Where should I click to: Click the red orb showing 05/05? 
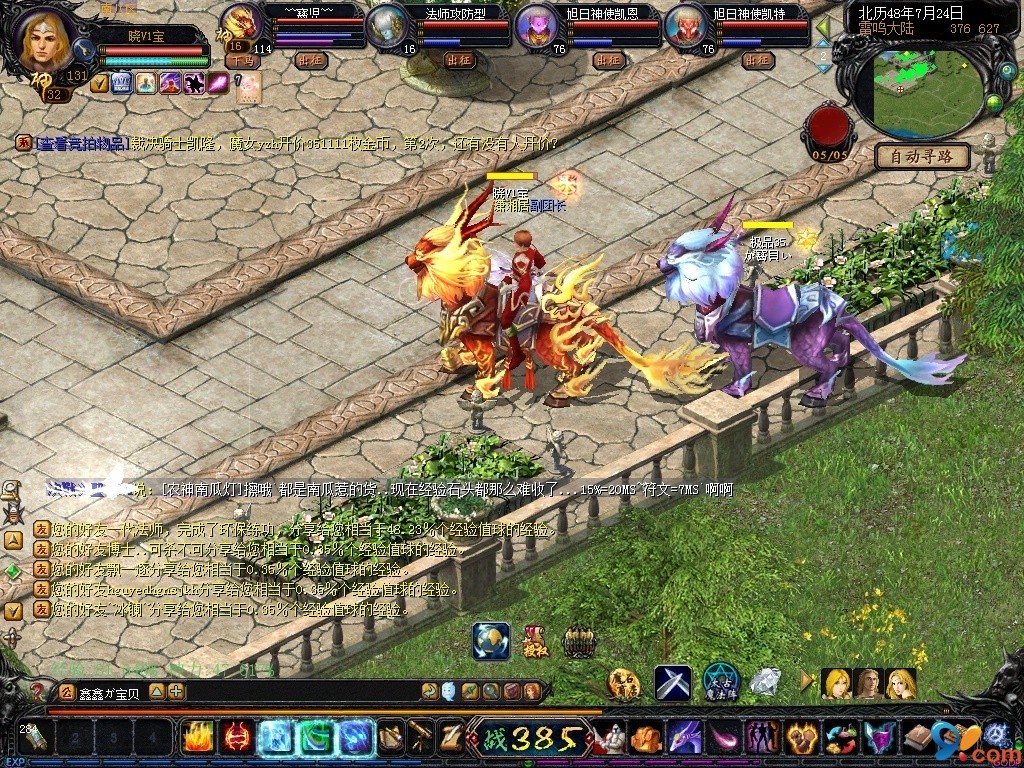click(829, 128)
